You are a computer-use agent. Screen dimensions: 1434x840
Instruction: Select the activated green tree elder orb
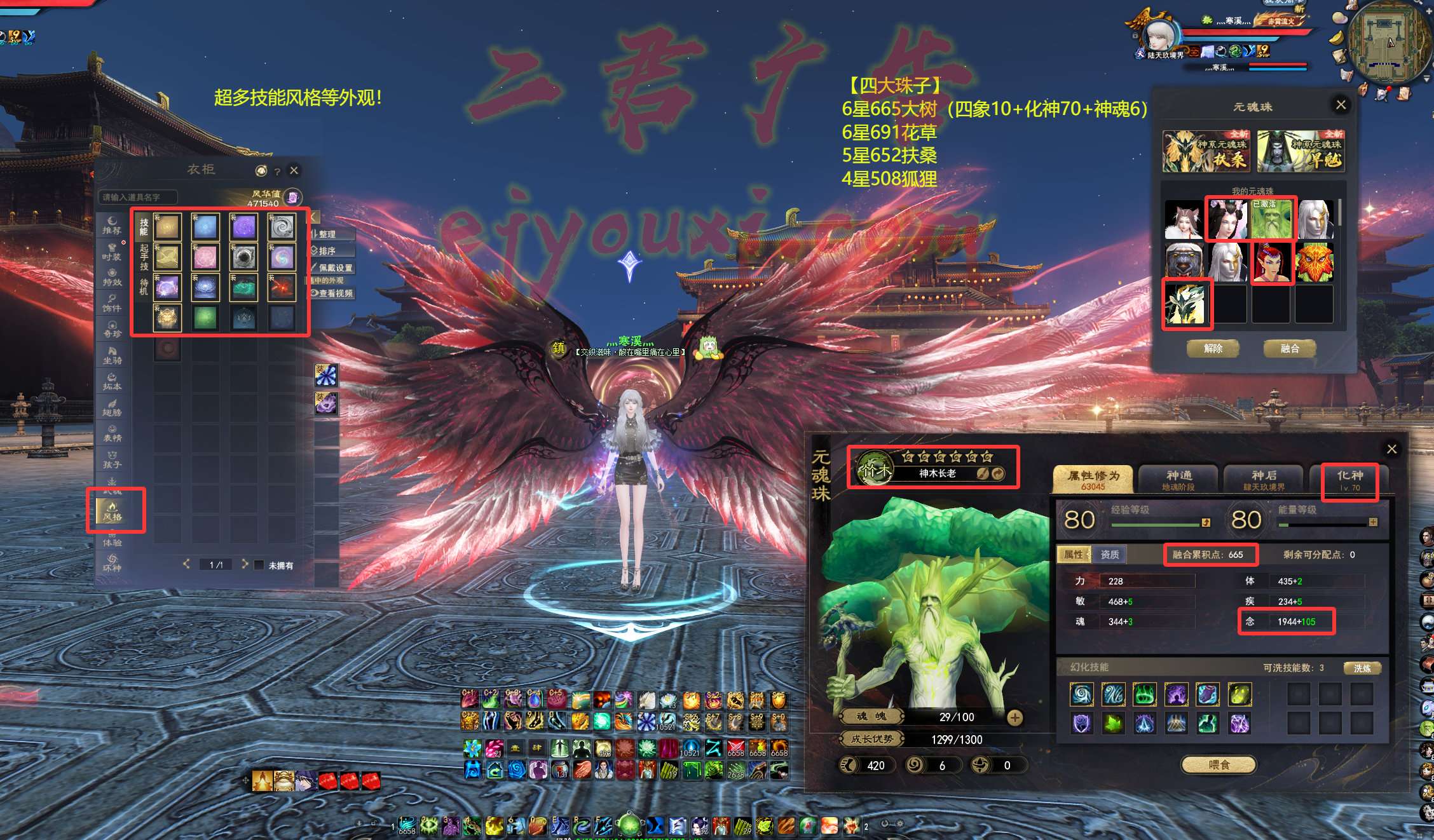[x=1271, y=219]
